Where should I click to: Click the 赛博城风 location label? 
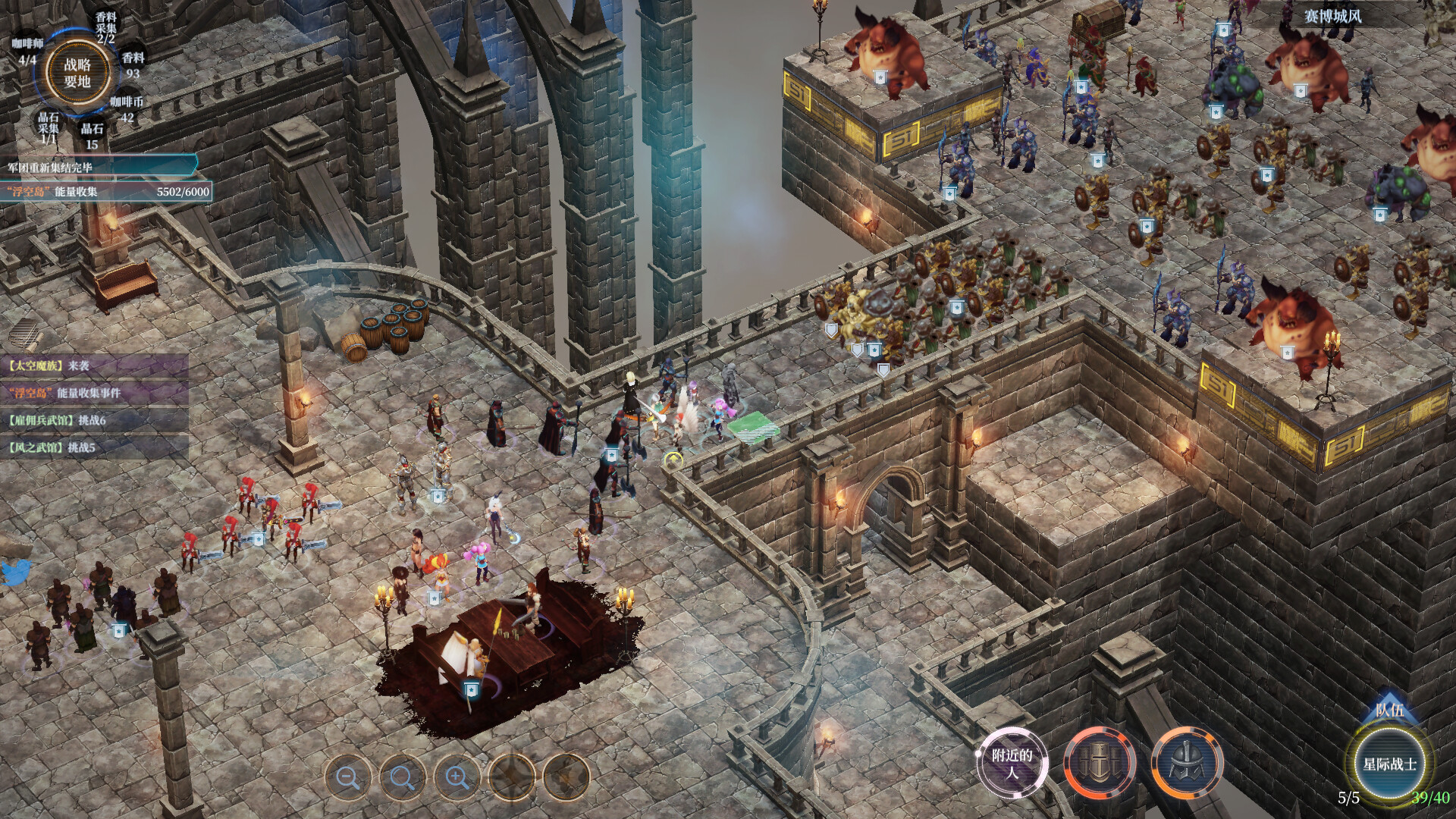pos(1332,16)
